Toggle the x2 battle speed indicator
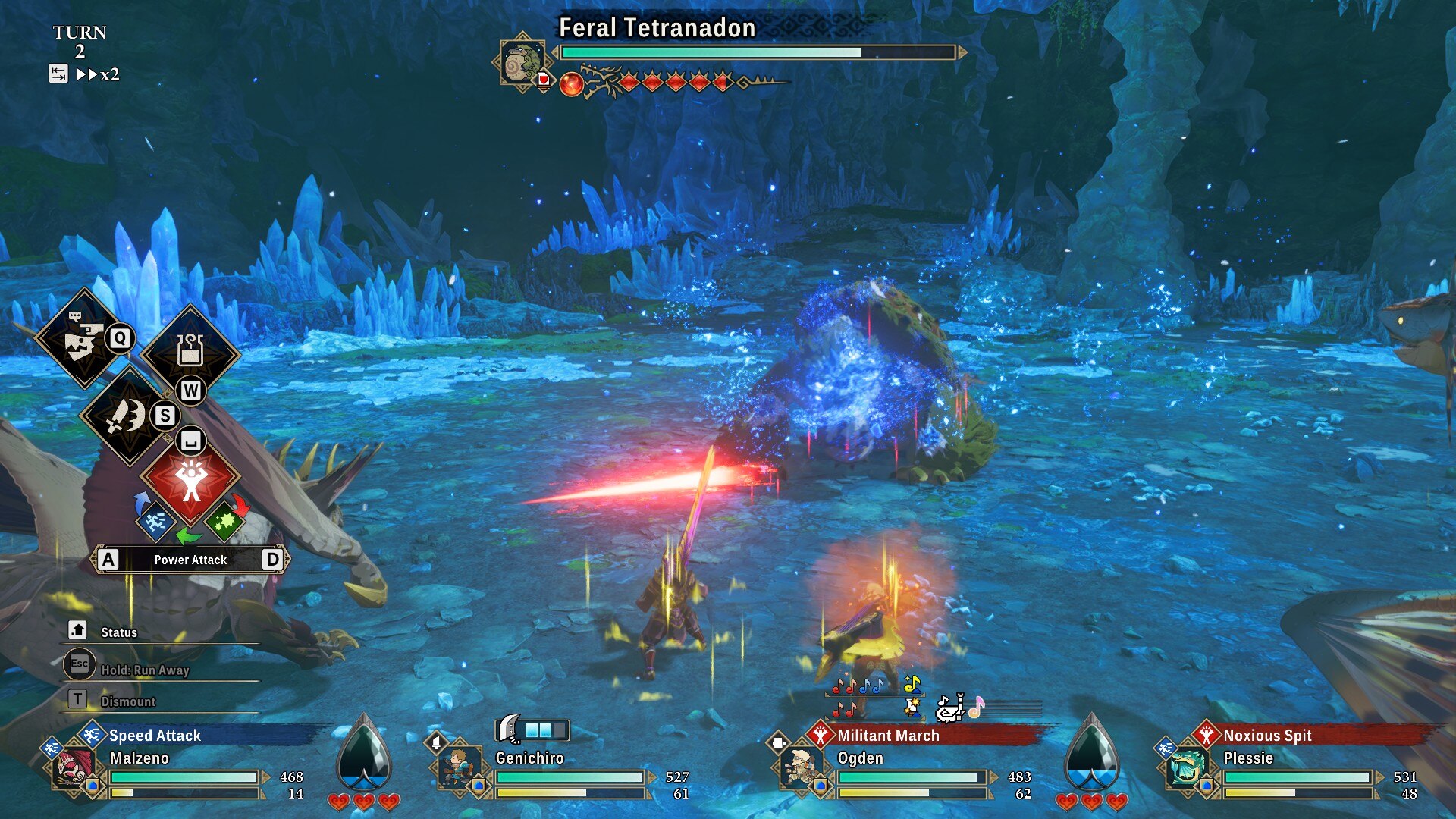 99,74
